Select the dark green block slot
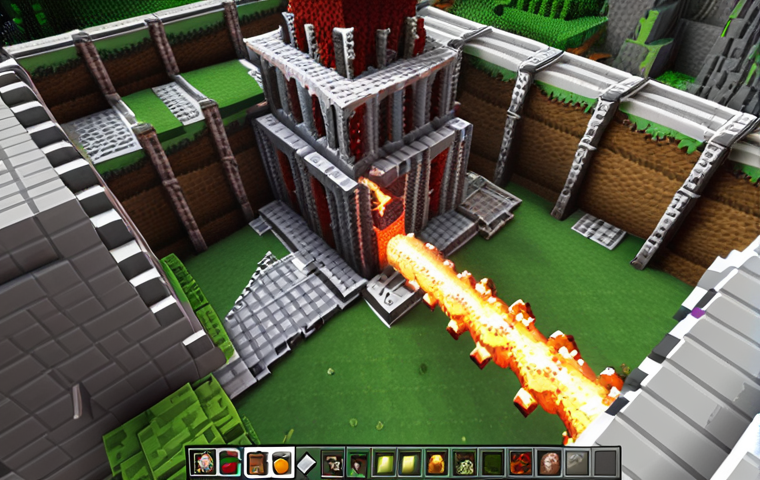The height and width of the screenshot is (480, 760). (x=492, y=463)
